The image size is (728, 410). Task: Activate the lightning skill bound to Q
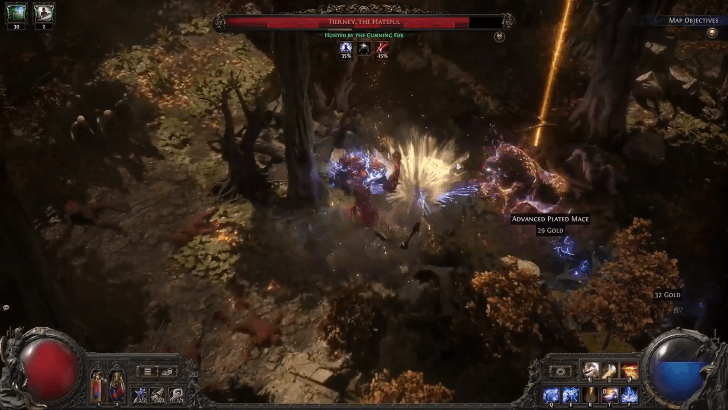click(553, 394)
